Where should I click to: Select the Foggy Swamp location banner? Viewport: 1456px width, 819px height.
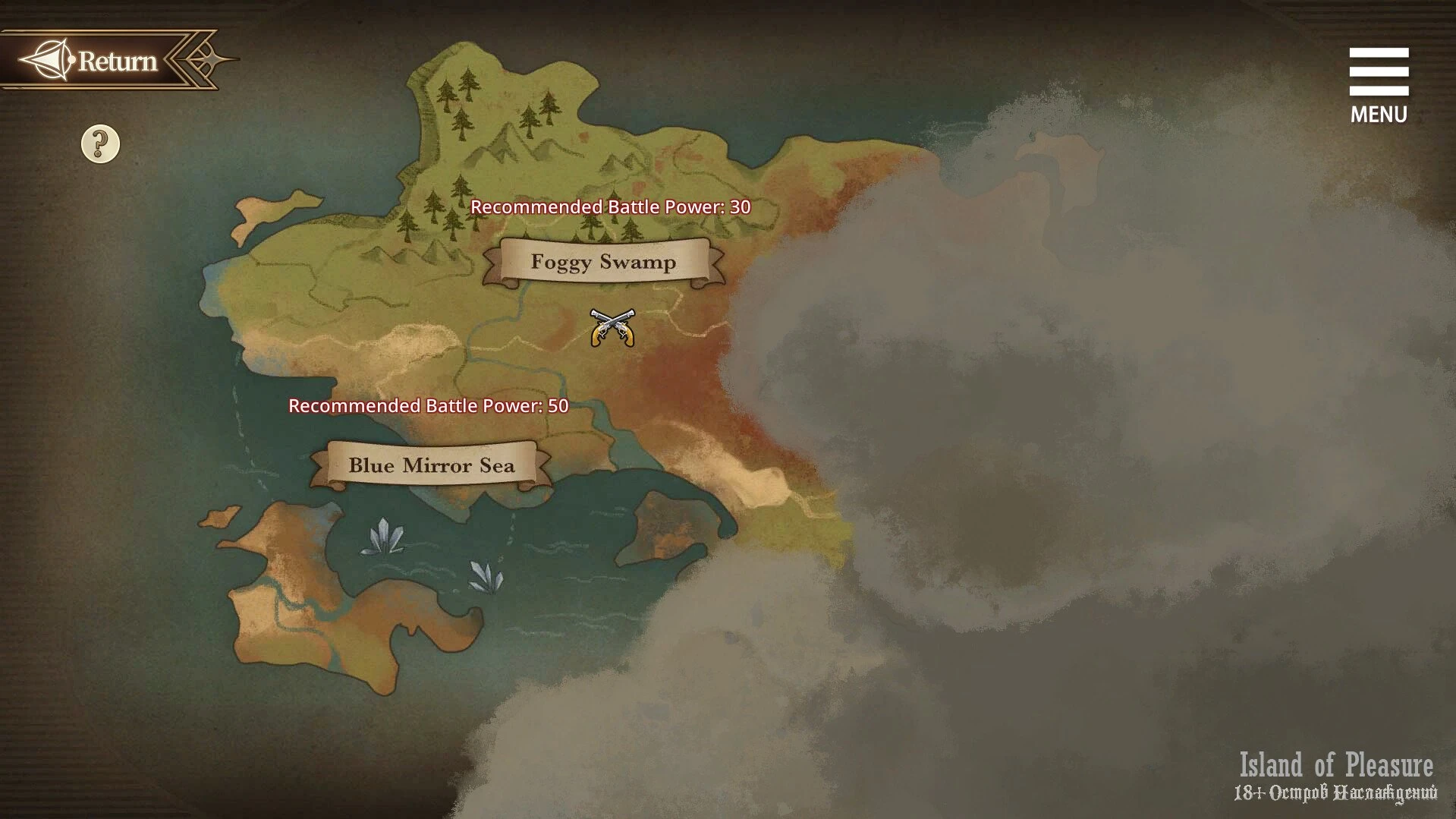(x=603, y=263)
